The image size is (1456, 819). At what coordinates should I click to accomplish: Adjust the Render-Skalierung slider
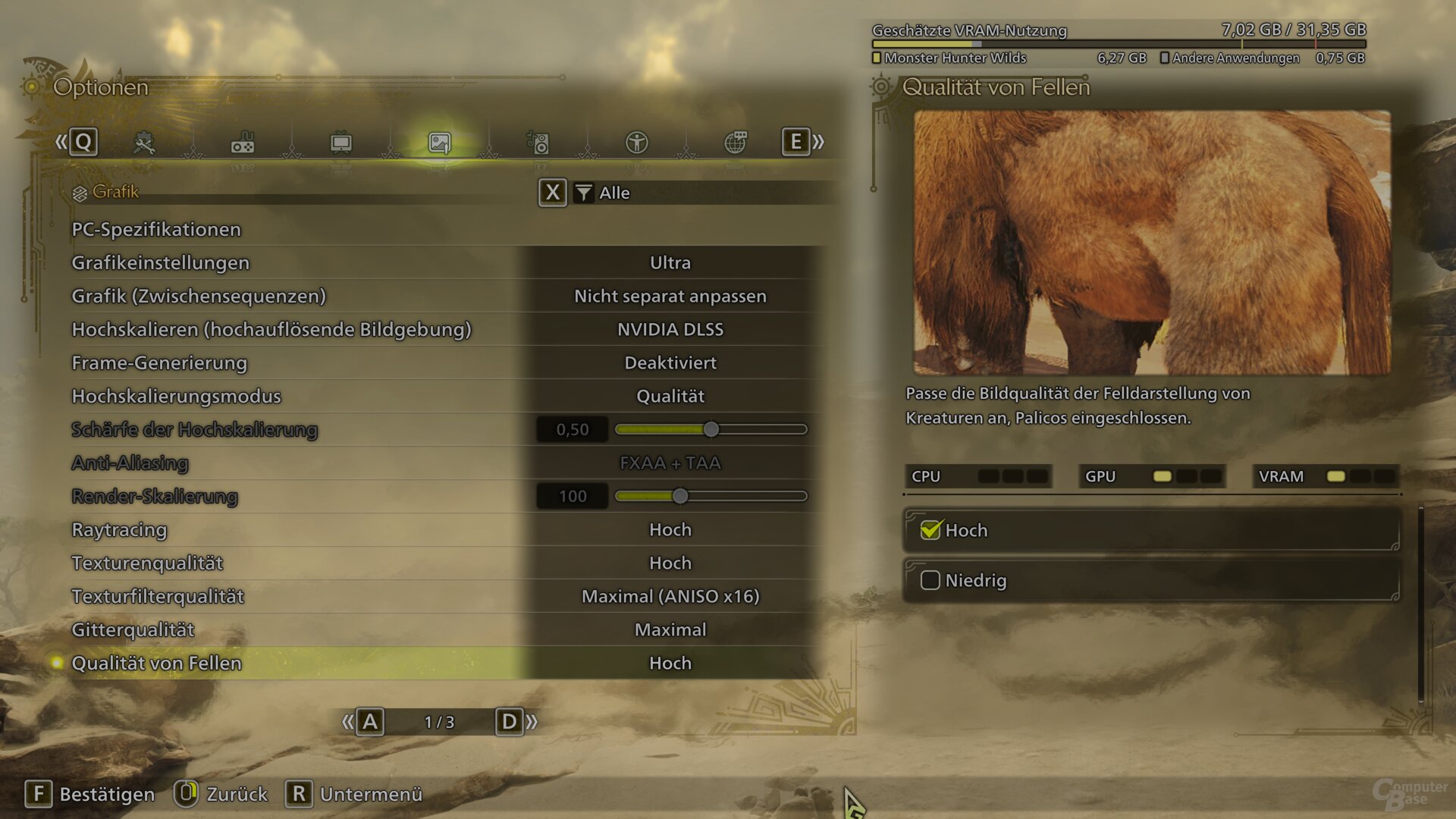point(680,496)
